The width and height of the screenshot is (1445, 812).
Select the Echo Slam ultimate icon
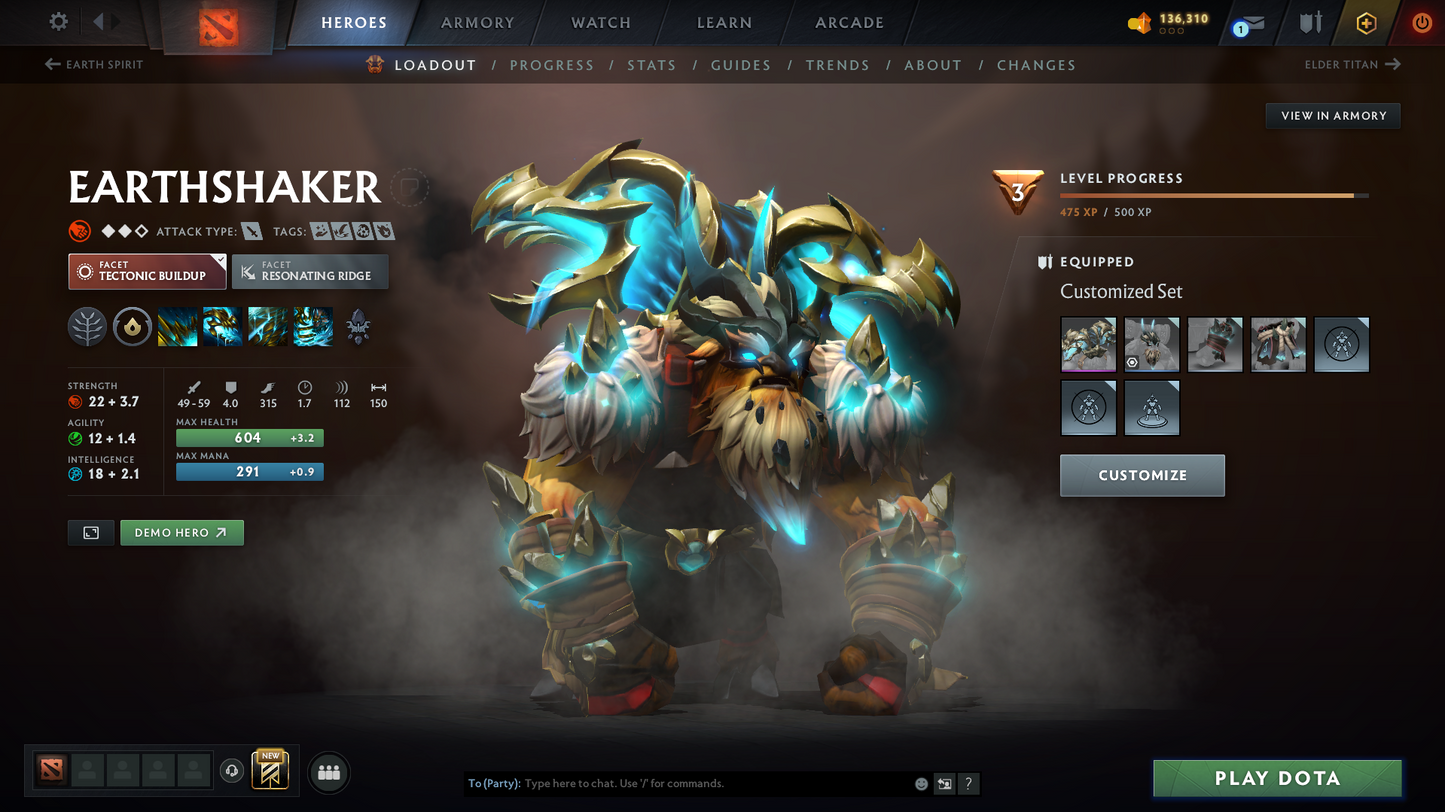click(x=313, y=327)
